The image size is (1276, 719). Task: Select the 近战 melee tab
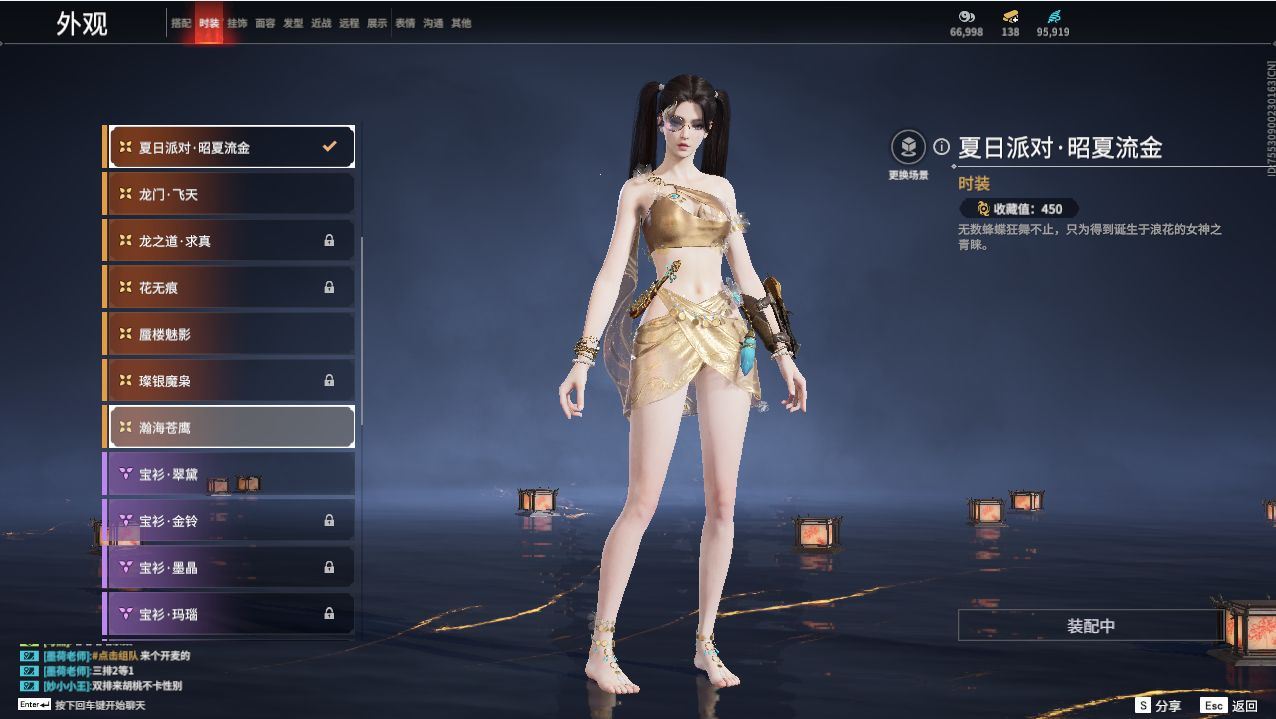(x=321, y=23)
